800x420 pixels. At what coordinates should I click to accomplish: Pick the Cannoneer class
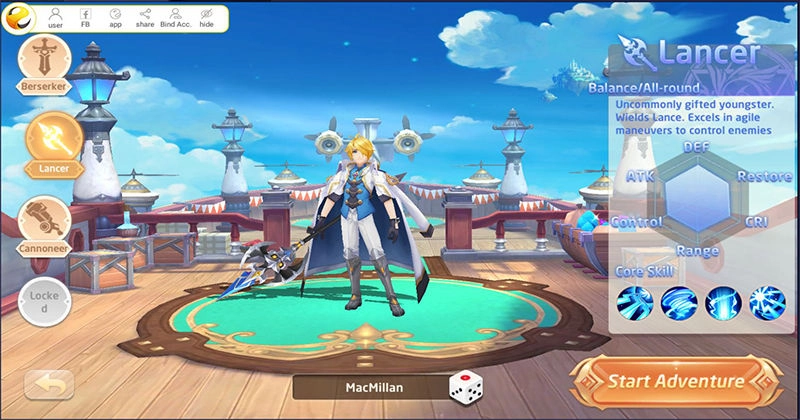[45, 222]
